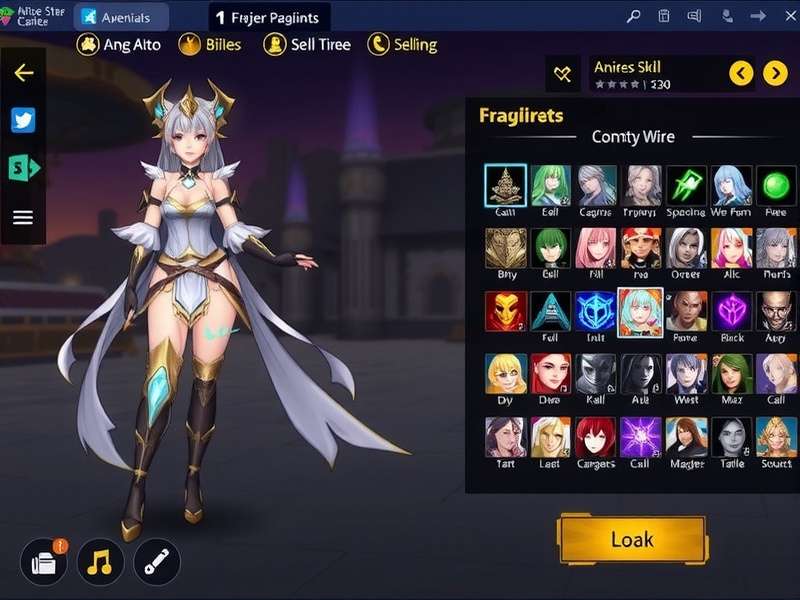Choose the highlighted teal-haired girl portrait

pyautogui.click(x=640, y=311)
